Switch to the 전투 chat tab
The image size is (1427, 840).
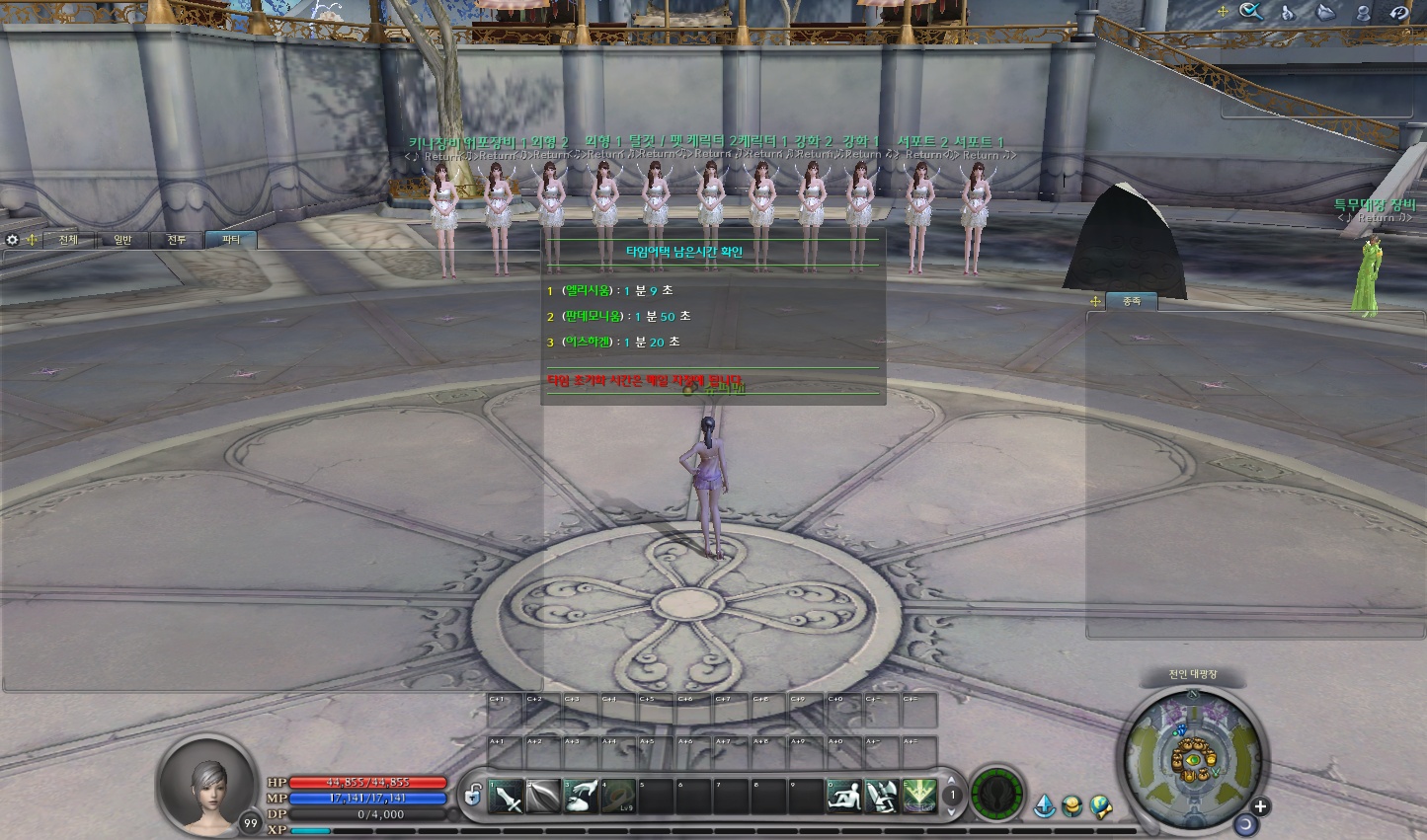coord(177,240)
